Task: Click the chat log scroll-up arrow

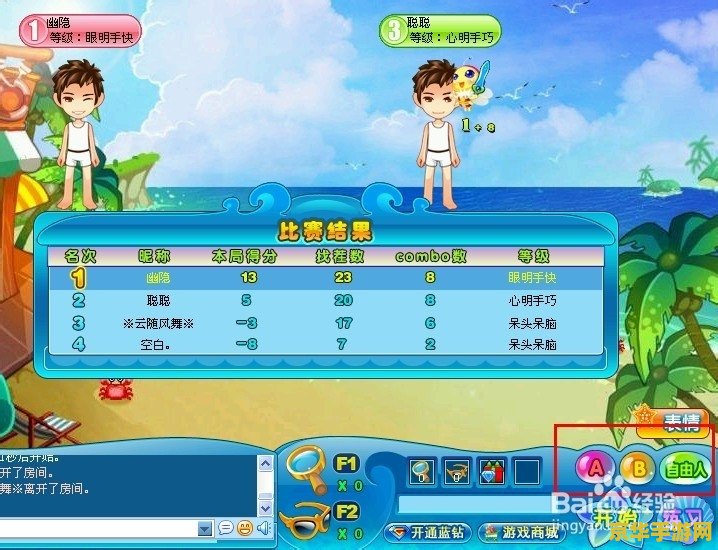Action: (x=265, y=465)
